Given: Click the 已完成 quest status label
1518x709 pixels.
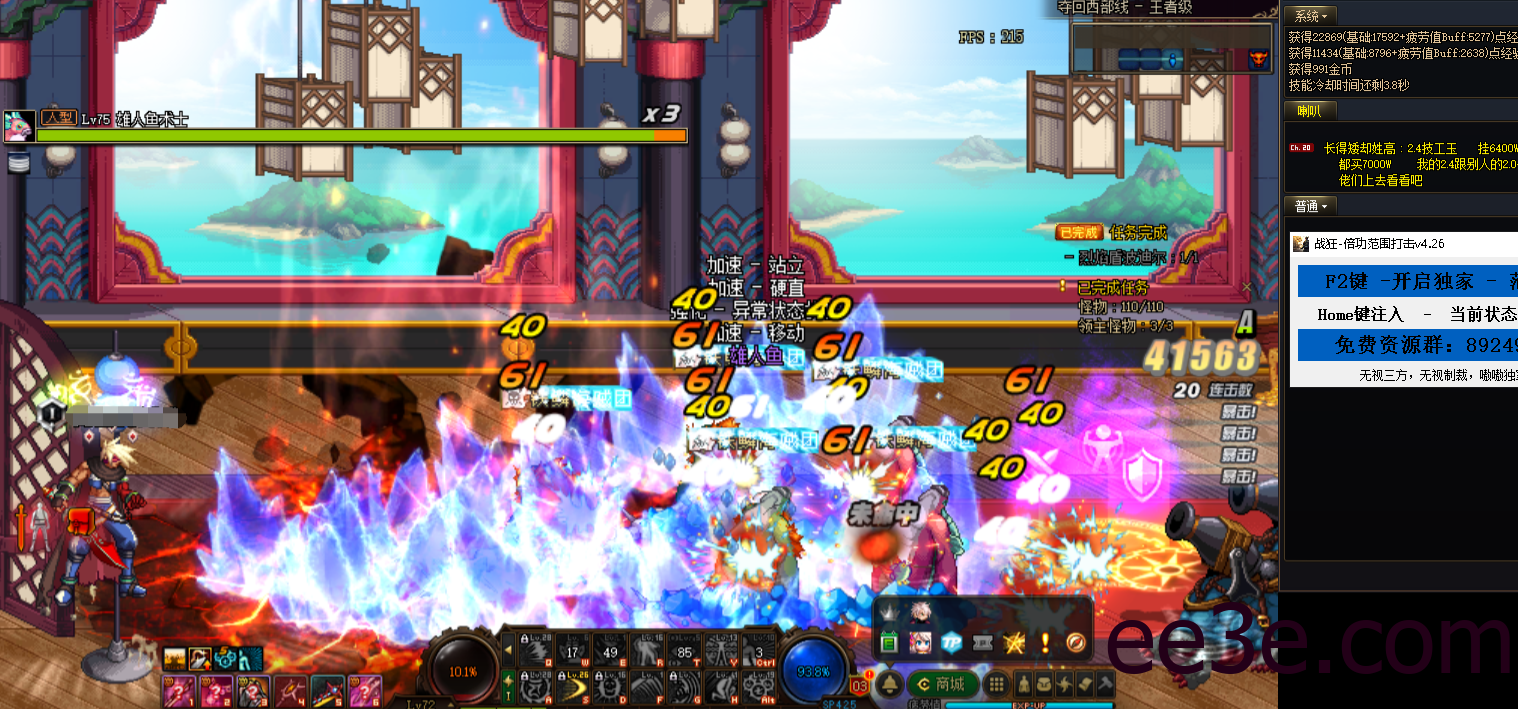Looking at the screenshot, I should [1080, 233].
